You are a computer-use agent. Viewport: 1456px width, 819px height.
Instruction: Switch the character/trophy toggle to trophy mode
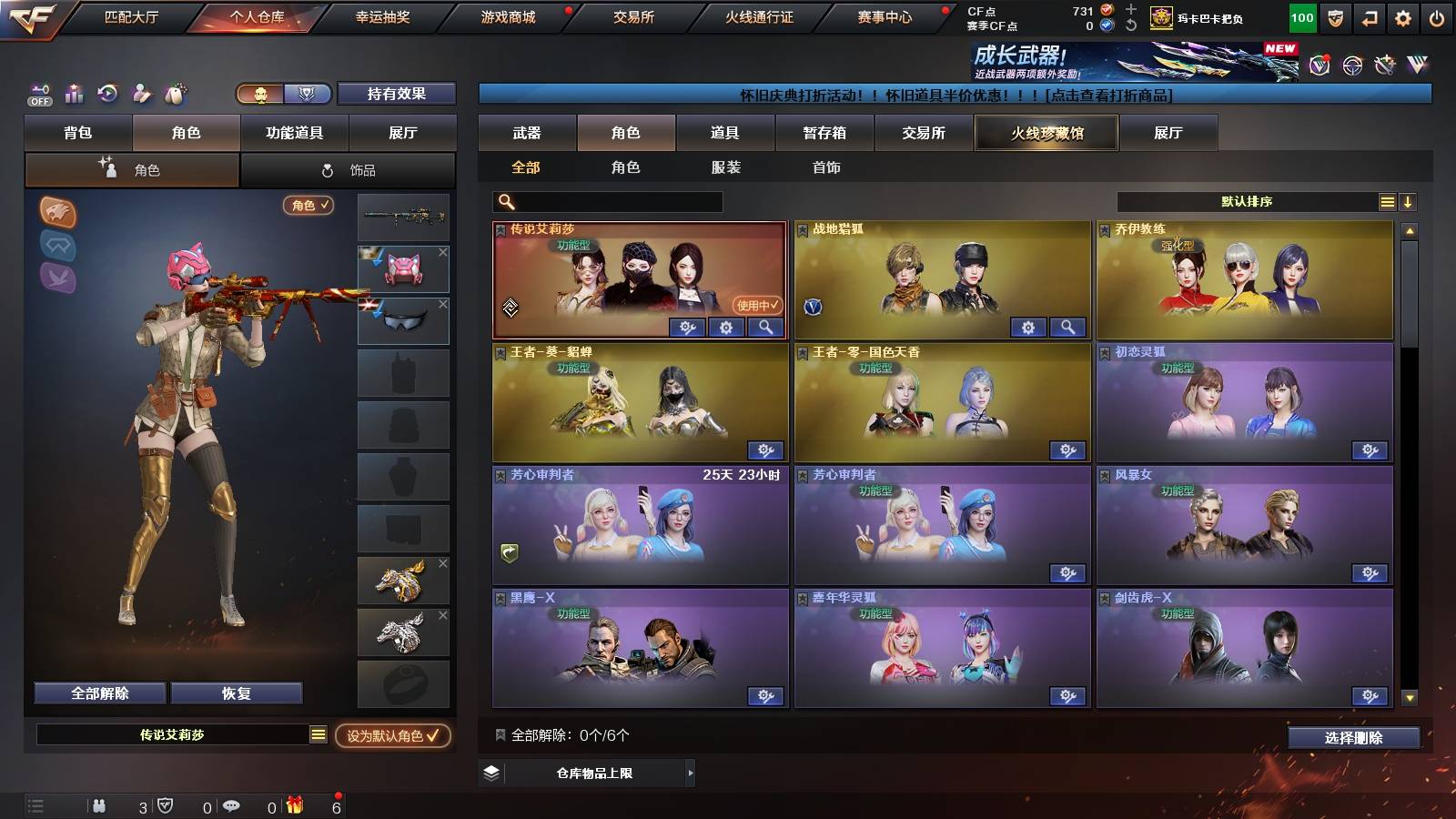(x=307, y=94)
